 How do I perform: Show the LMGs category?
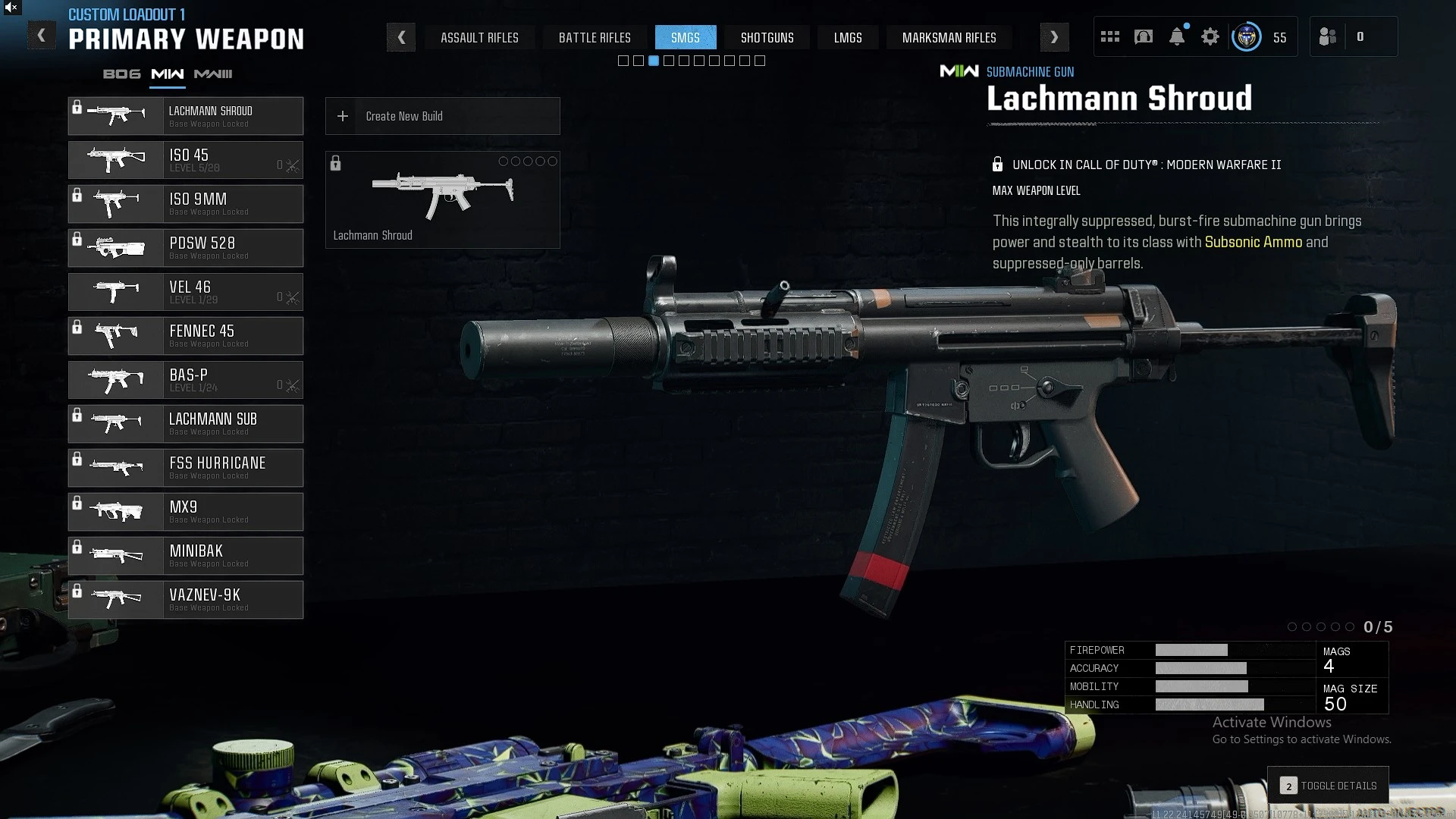point(848,38)
